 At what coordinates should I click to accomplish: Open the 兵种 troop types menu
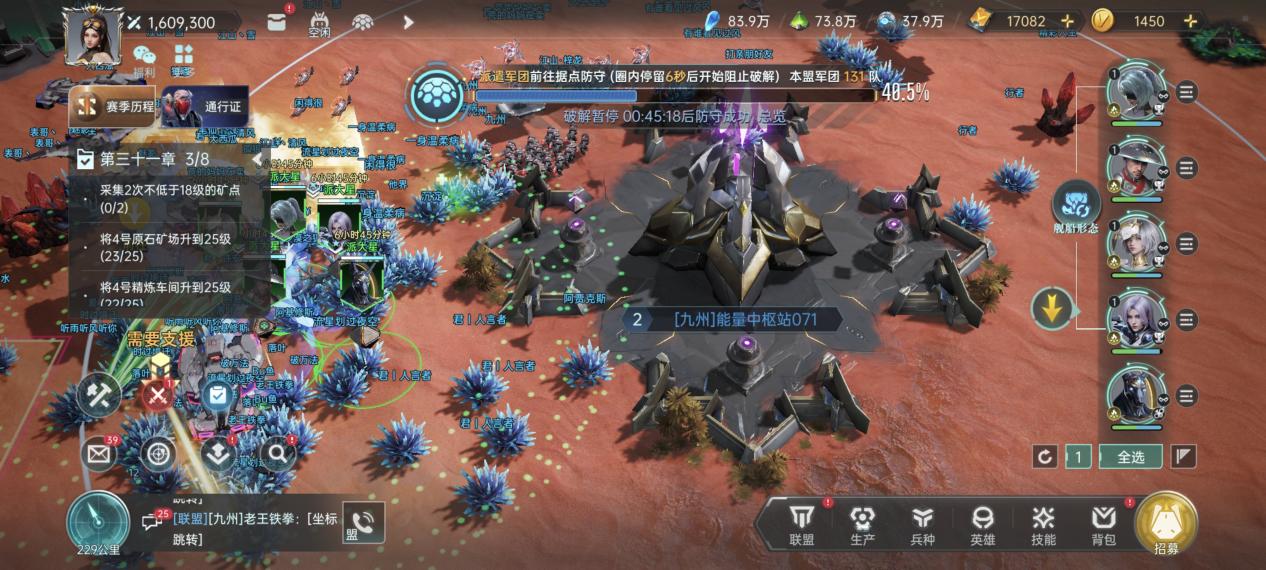pyautogui.click(x=922, y=524)
